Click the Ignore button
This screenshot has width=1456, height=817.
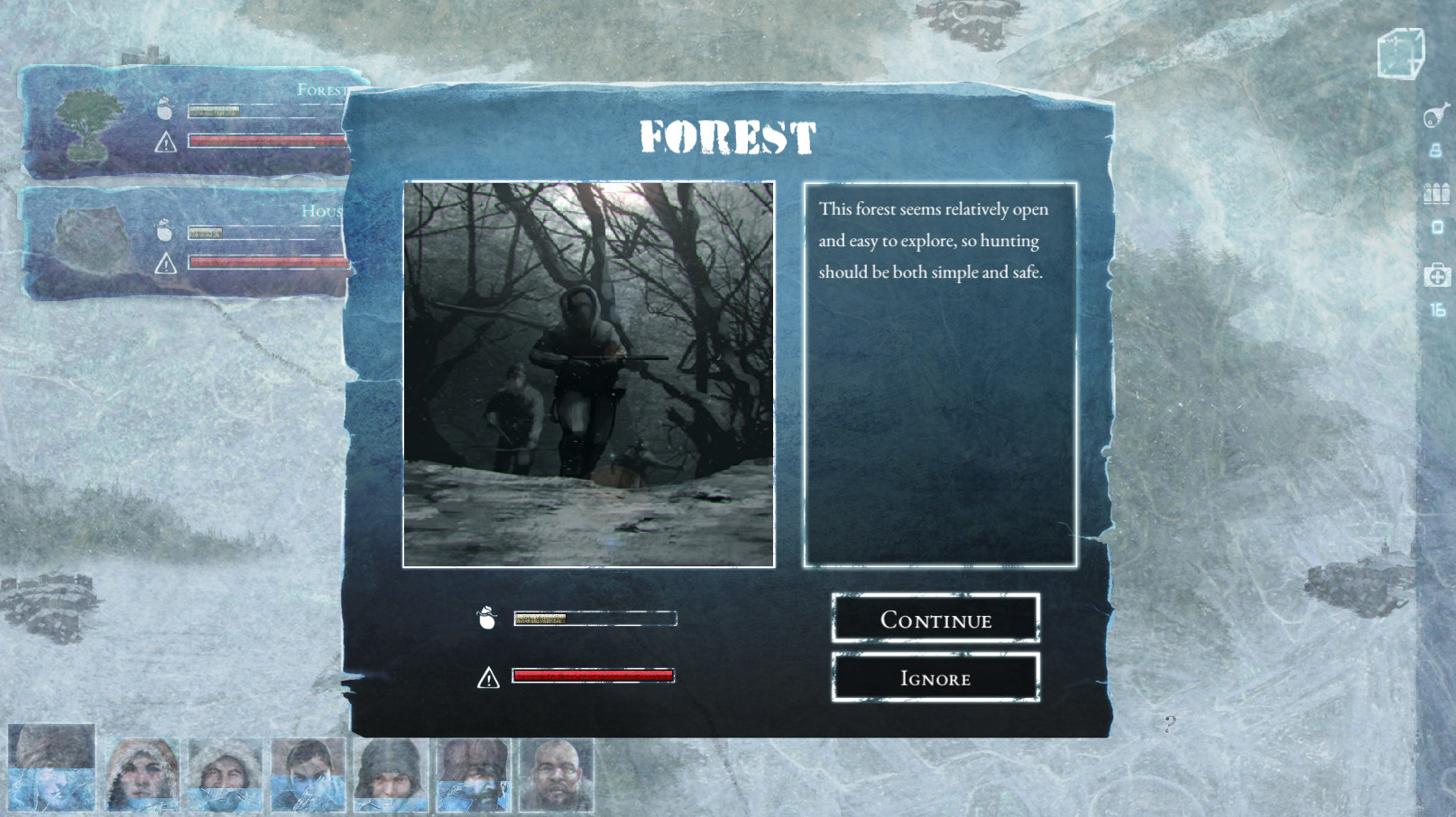click(935, 677)
